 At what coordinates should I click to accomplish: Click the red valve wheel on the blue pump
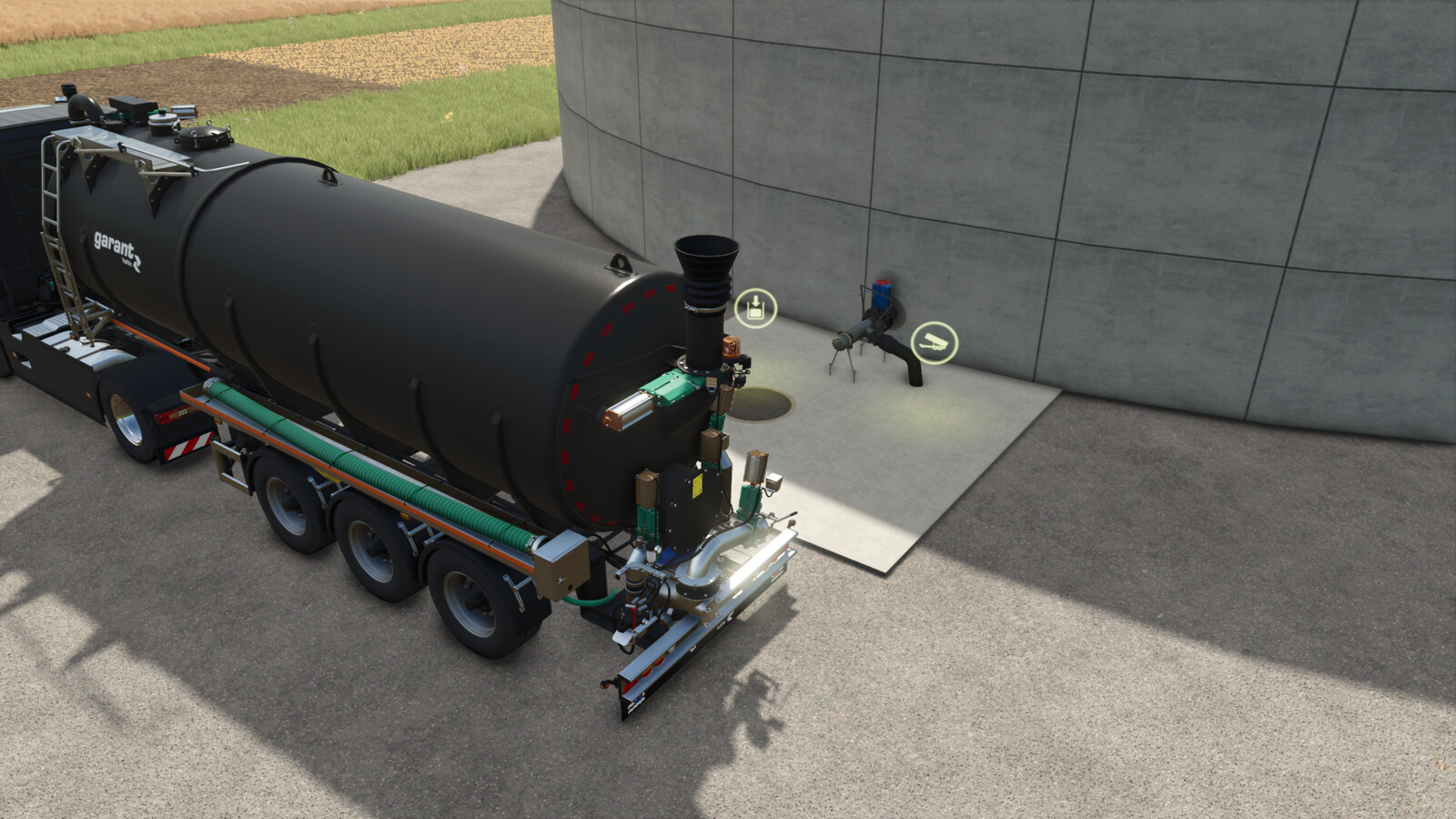(x=881, y=282)
